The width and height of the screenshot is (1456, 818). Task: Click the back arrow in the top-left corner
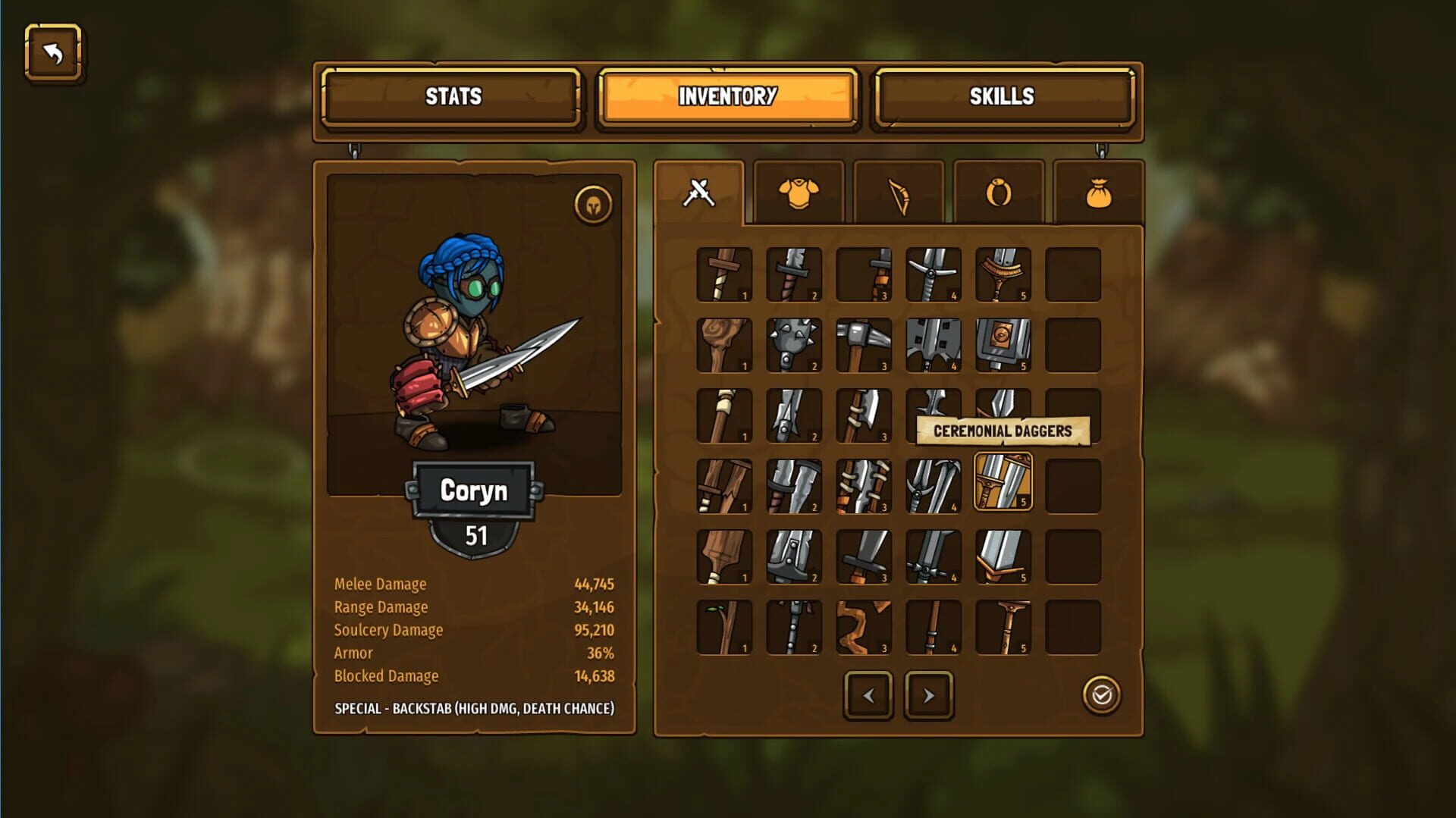53,54
